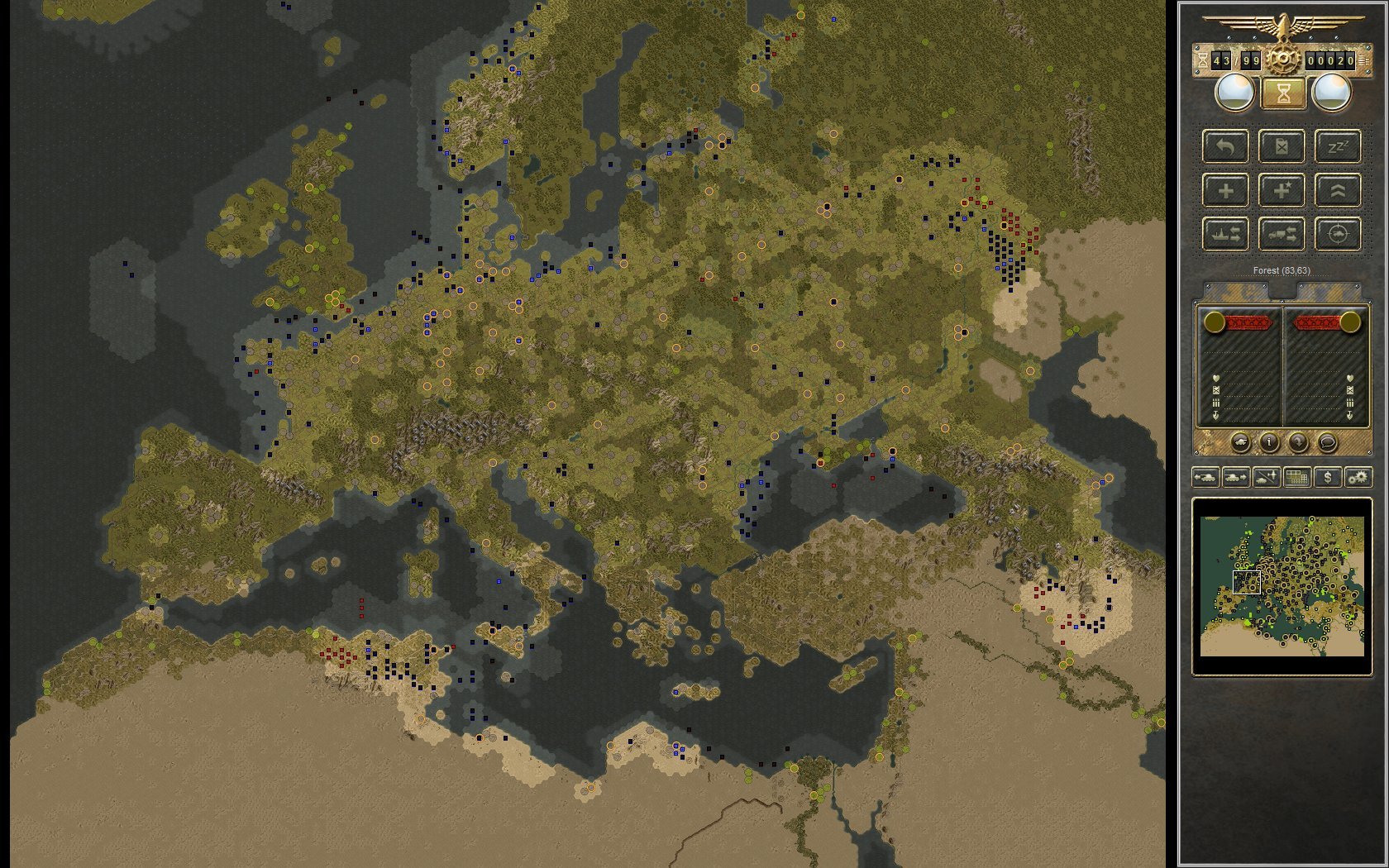Open the purchase screen dollar icon
The image size is (1389, 868).
[1328, 477]
